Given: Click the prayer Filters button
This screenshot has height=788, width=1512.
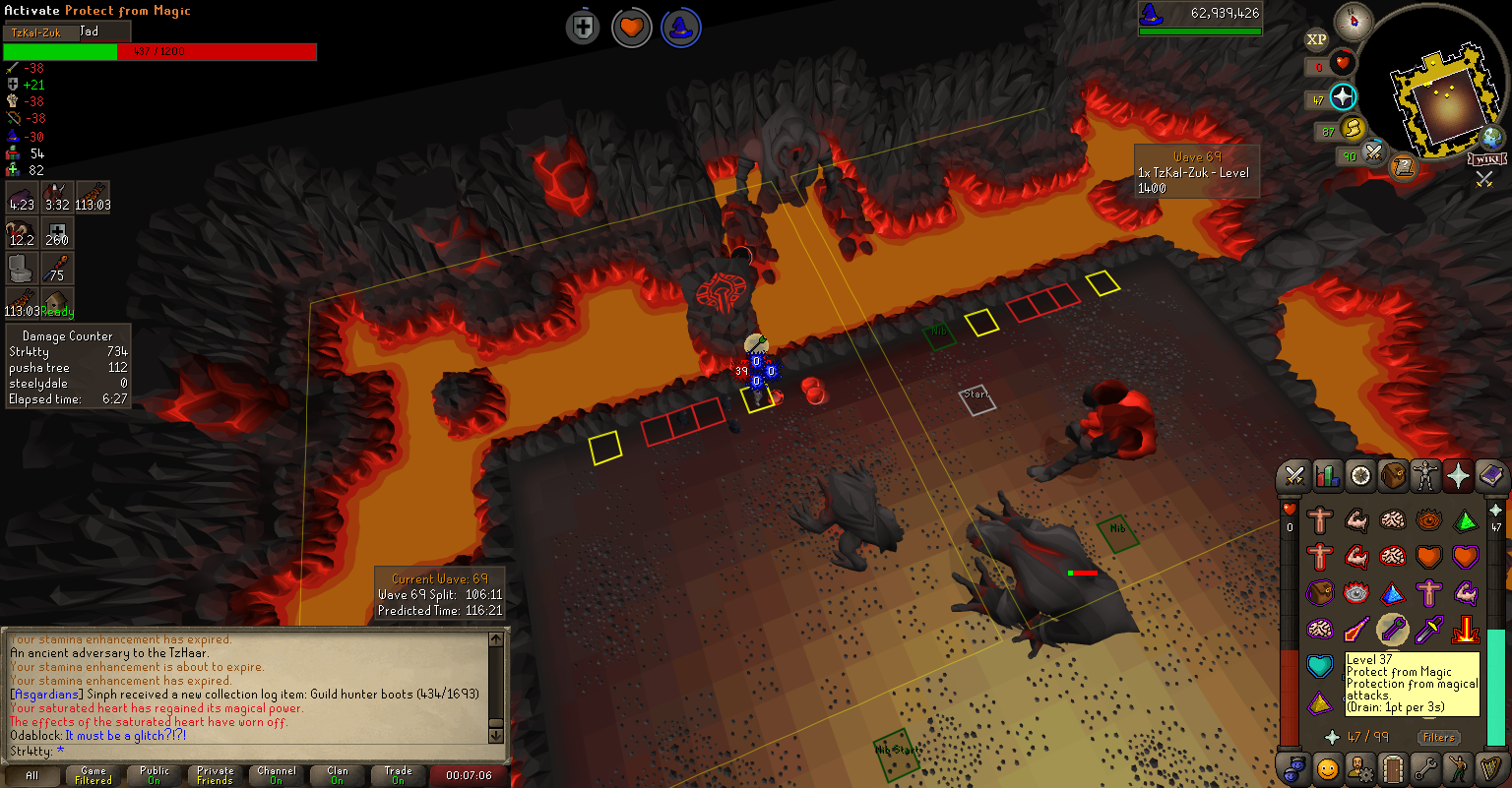Looking at the screenshot, I should tap(1438, 737).
